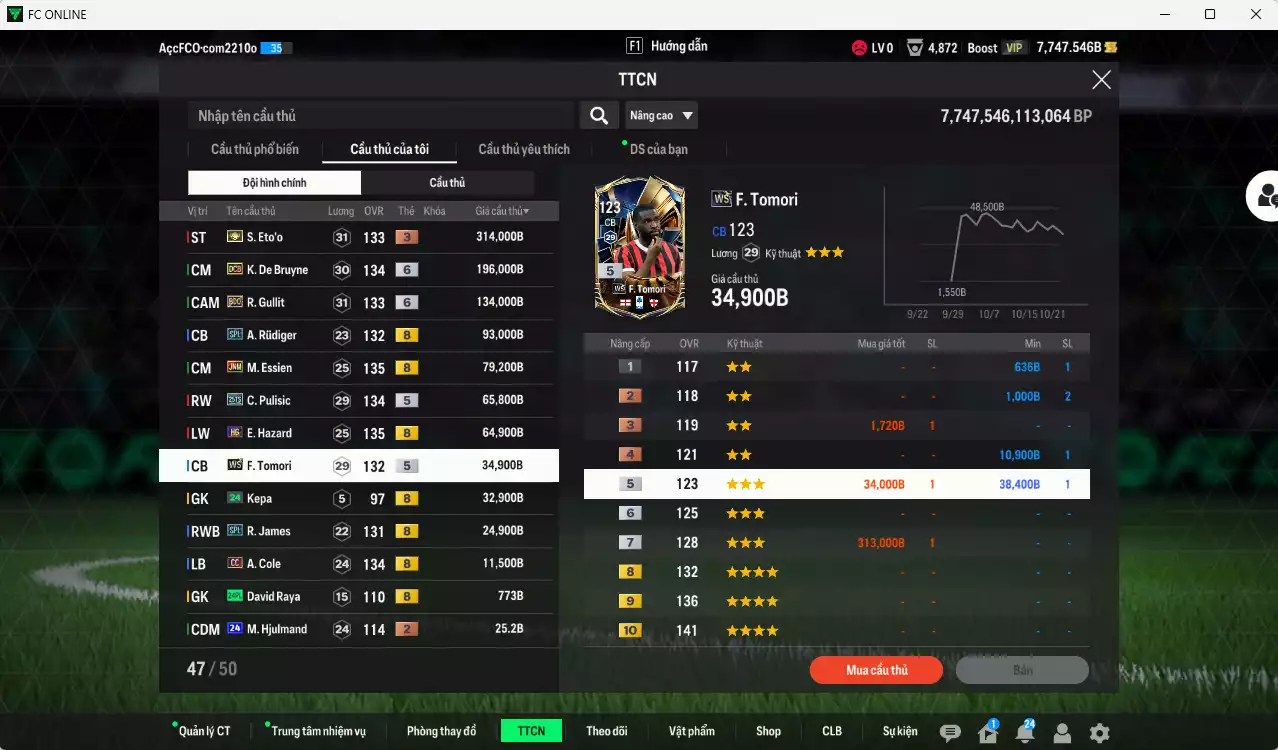Switch to the Cầu thủ phổ biến tab

[254, 149]
